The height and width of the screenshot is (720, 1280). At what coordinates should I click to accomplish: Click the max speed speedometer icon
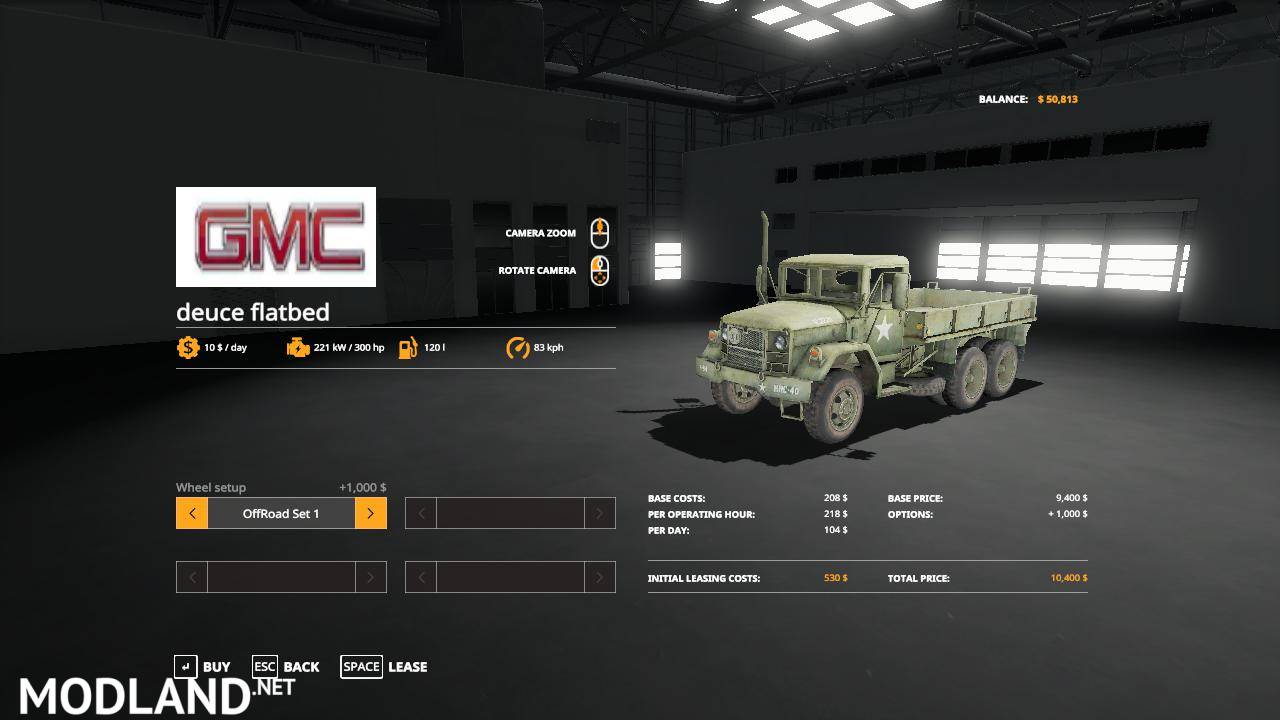coord(517,347)
